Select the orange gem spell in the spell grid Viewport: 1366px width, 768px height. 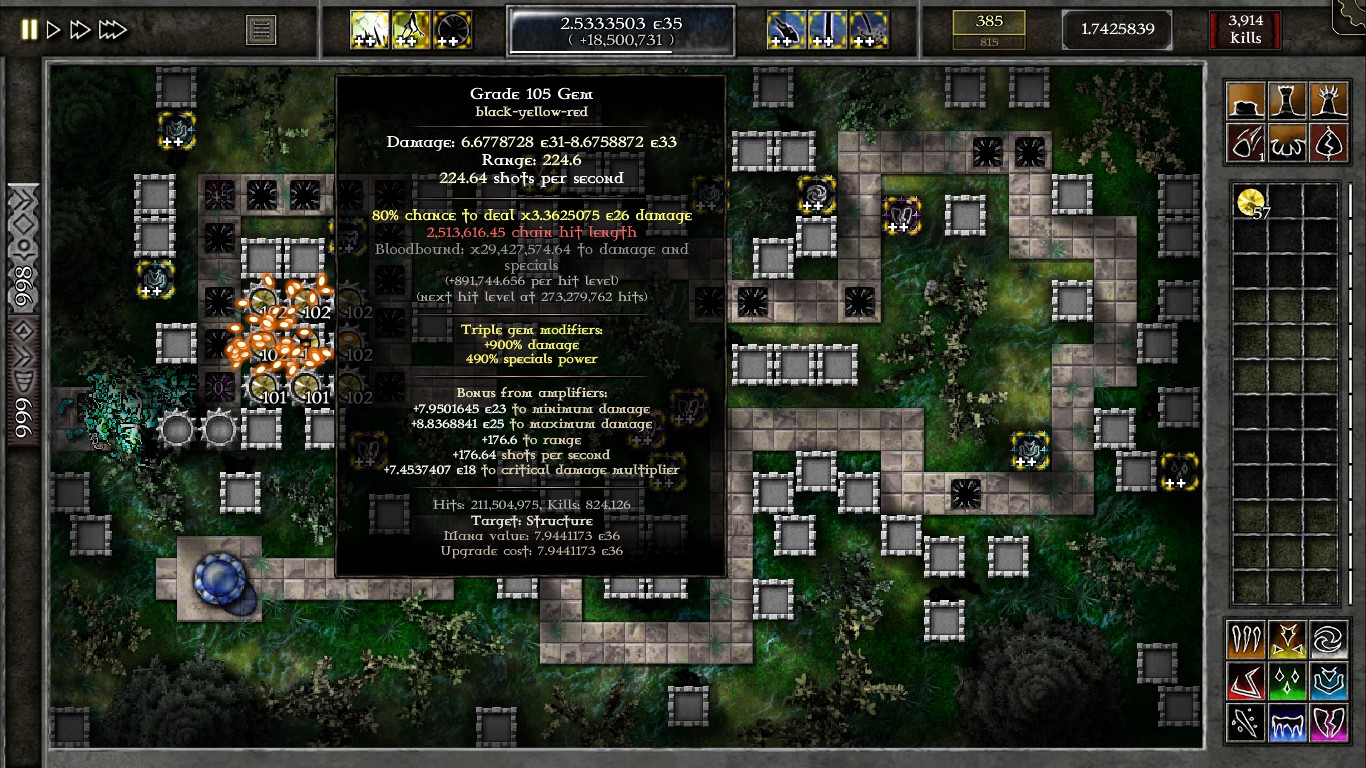1245,639
